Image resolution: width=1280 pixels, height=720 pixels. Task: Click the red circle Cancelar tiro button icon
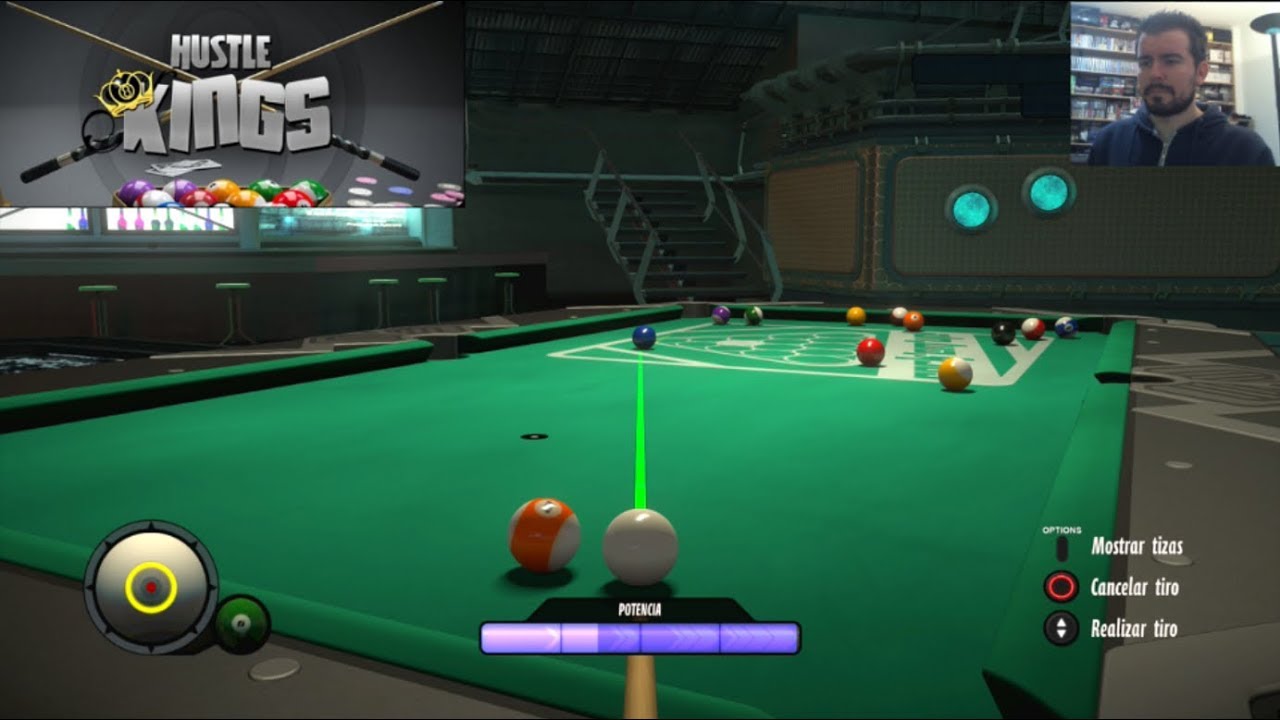tap(1063, 588)
